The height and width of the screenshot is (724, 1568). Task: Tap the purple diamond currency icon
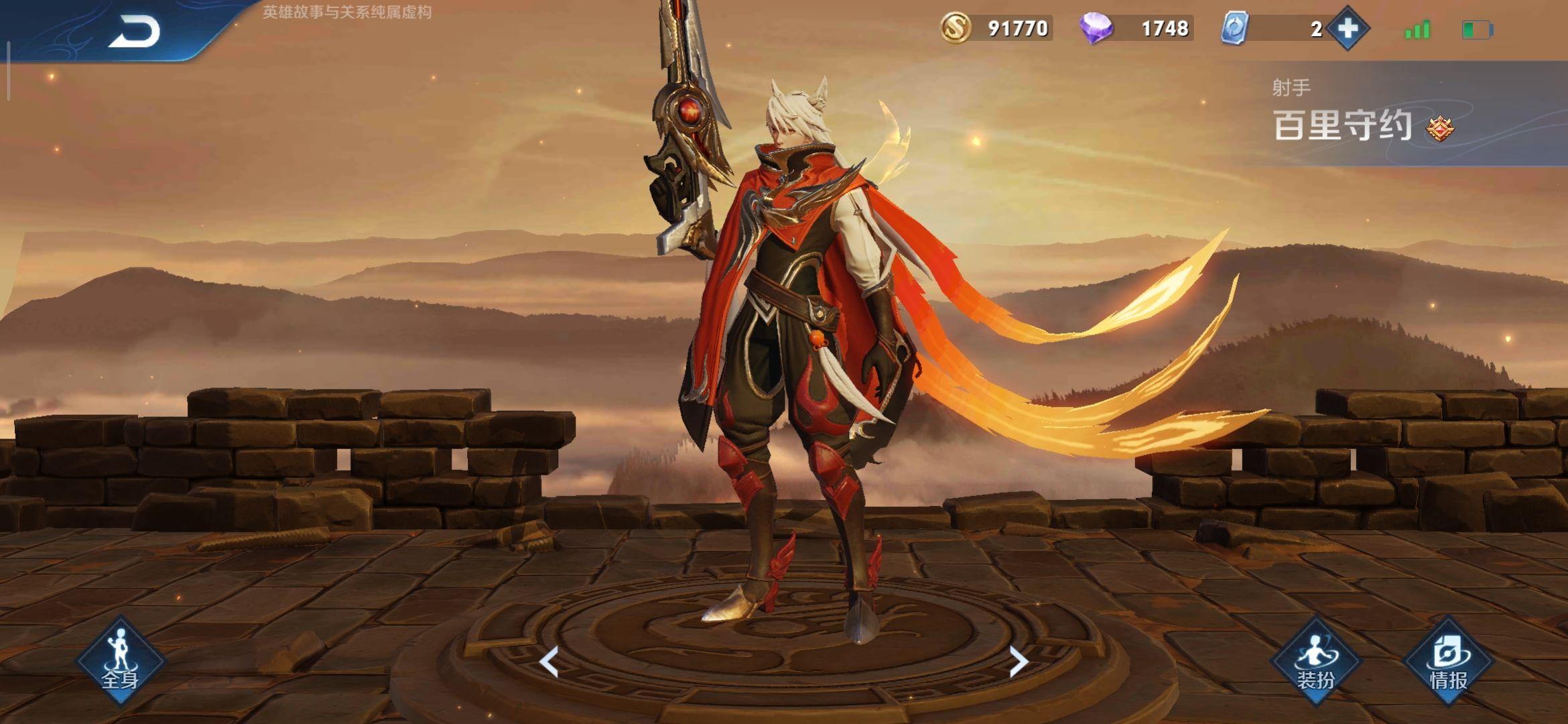[1096, 28]
